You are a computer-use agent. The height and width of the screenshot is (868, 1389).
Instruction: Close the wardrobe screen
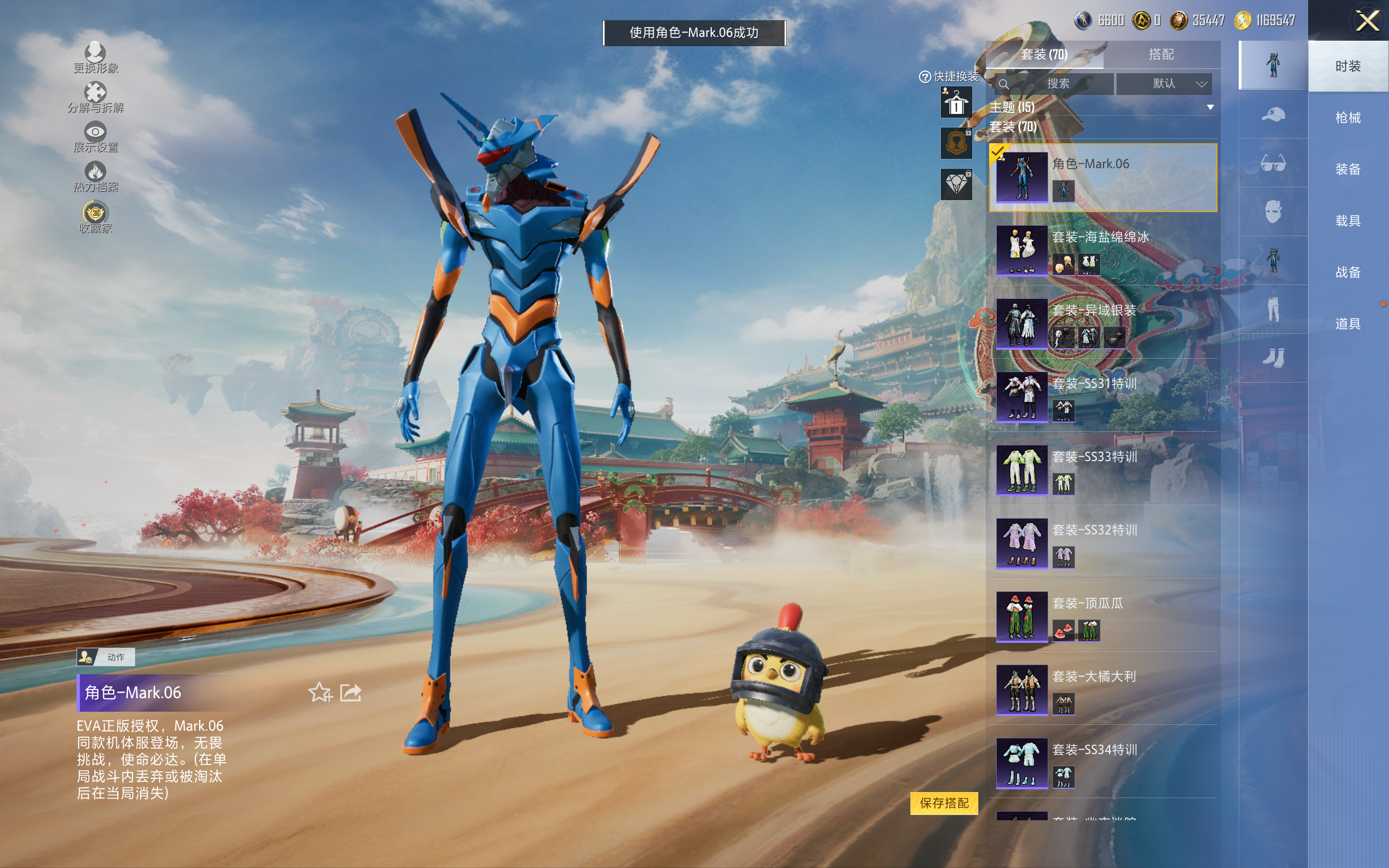(1367, 22)
